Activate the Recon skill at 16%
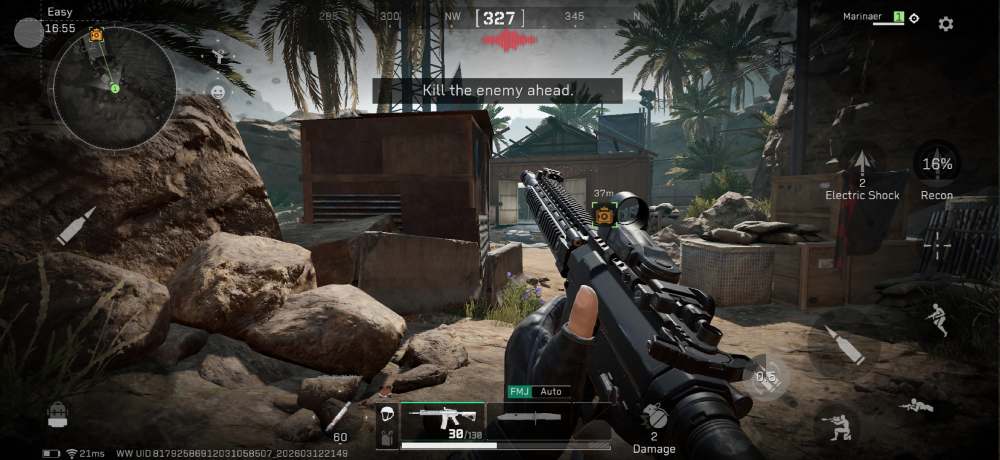 point(937,166)
